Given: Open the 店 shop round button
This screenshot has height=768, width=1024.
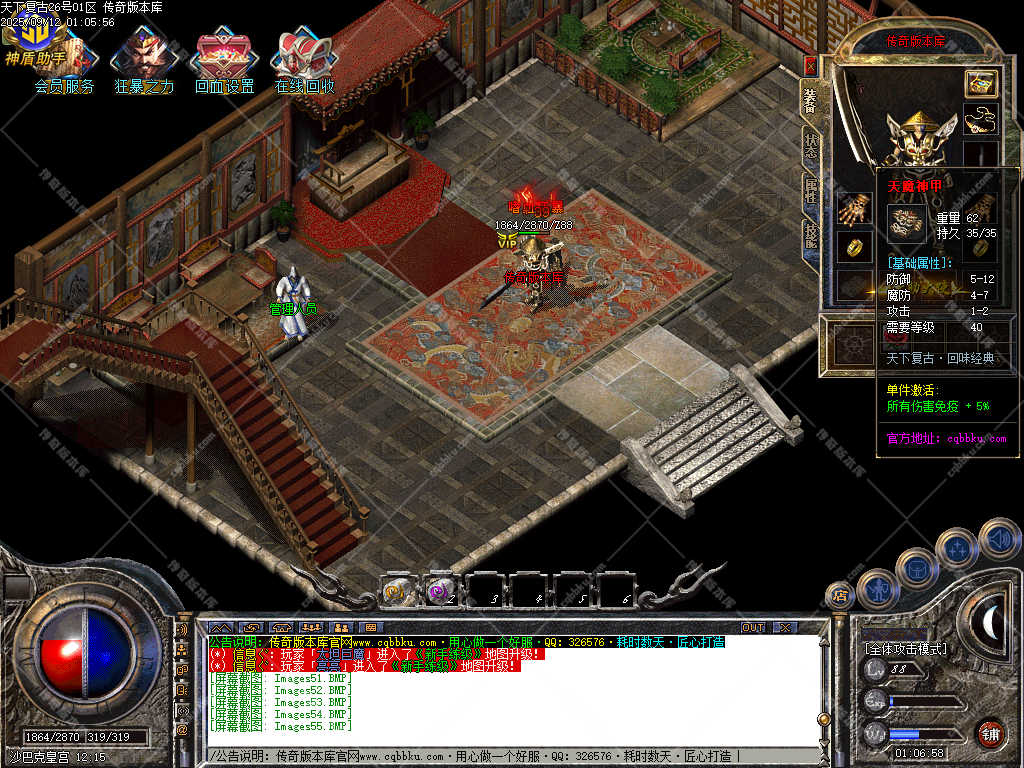Looking at the screenshot, I should click(x=840, y=596).
